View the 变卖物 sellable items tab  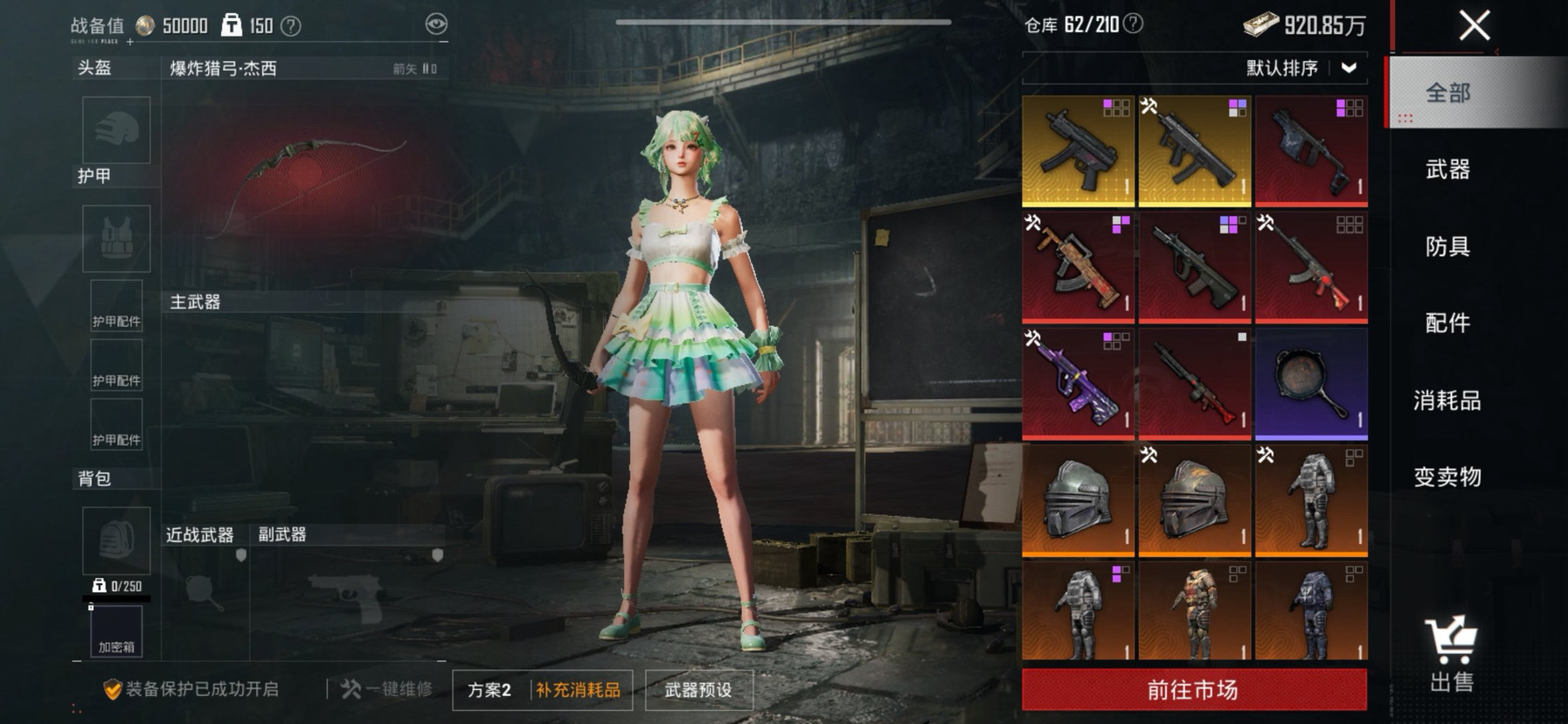click(x=1447, y=477)
